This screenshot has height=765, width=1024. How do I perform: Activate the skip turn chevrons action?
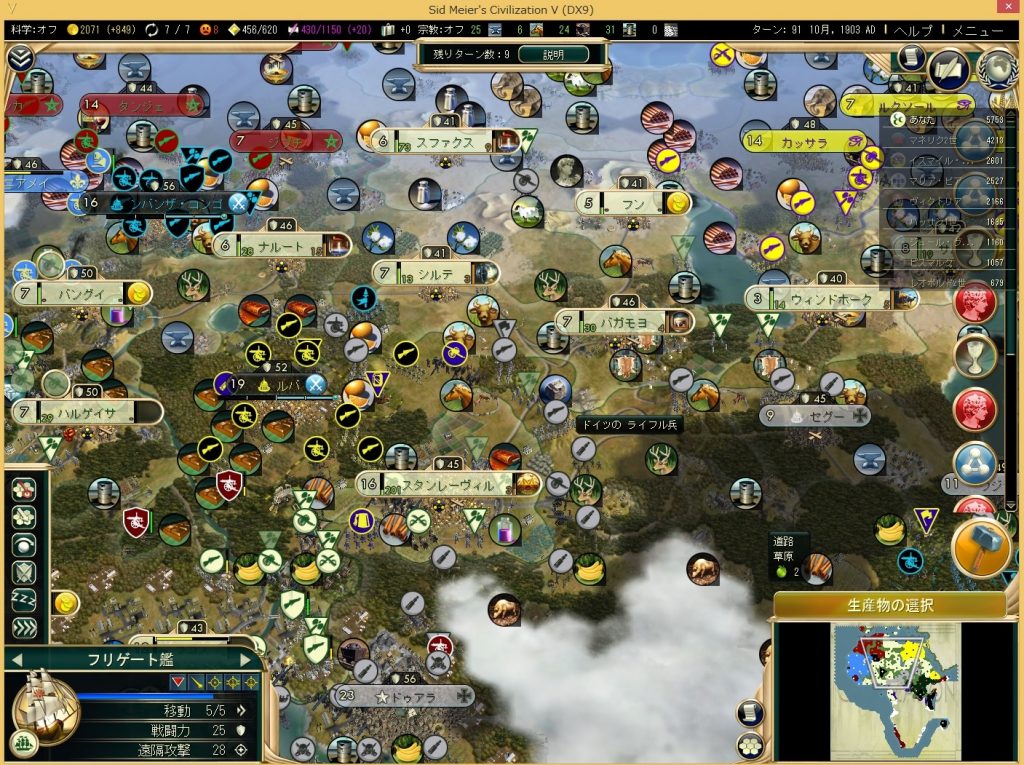pos(24,628)
